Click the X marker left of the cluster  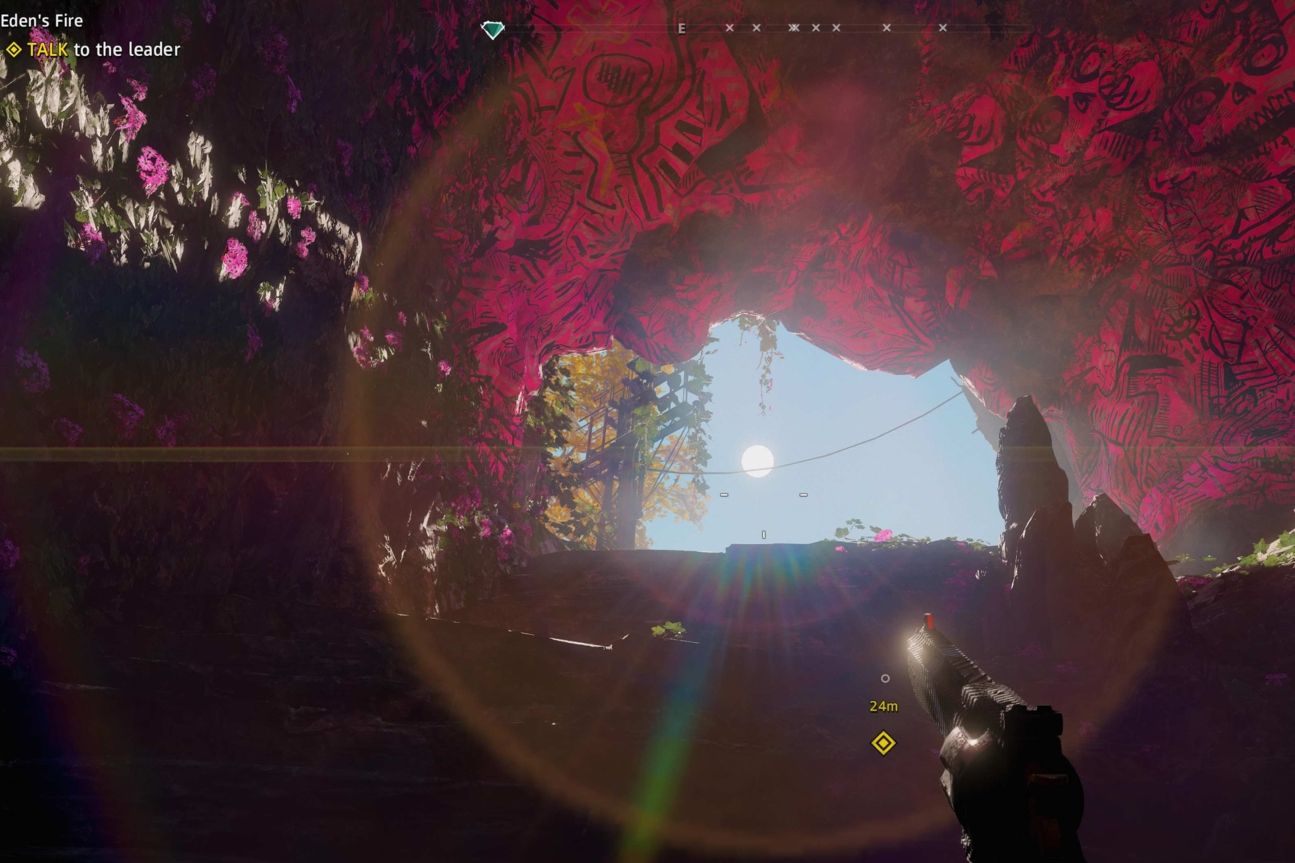[755, 28]
